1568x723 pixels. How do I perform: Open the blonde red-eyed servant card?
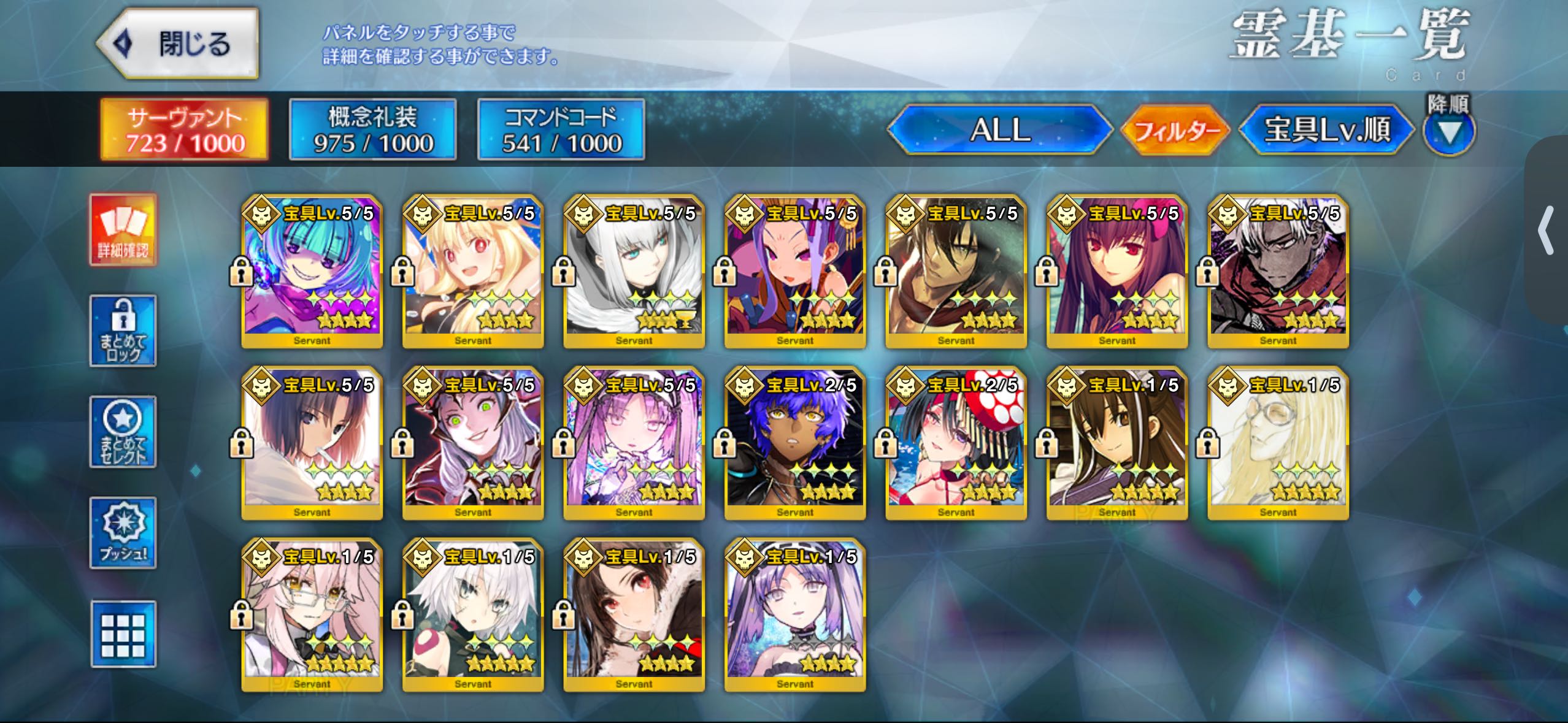coord(473,272)
